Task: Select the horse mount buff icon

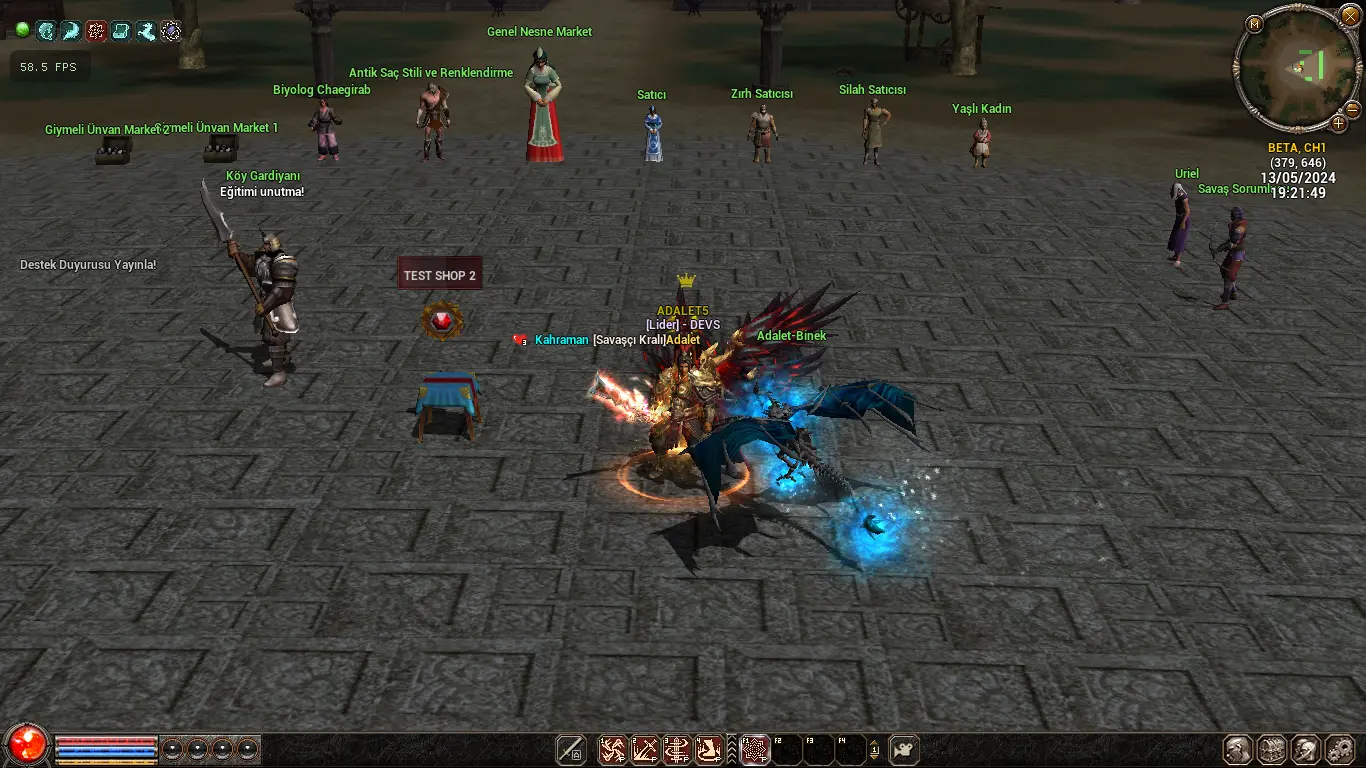Action: pos(146,31)
